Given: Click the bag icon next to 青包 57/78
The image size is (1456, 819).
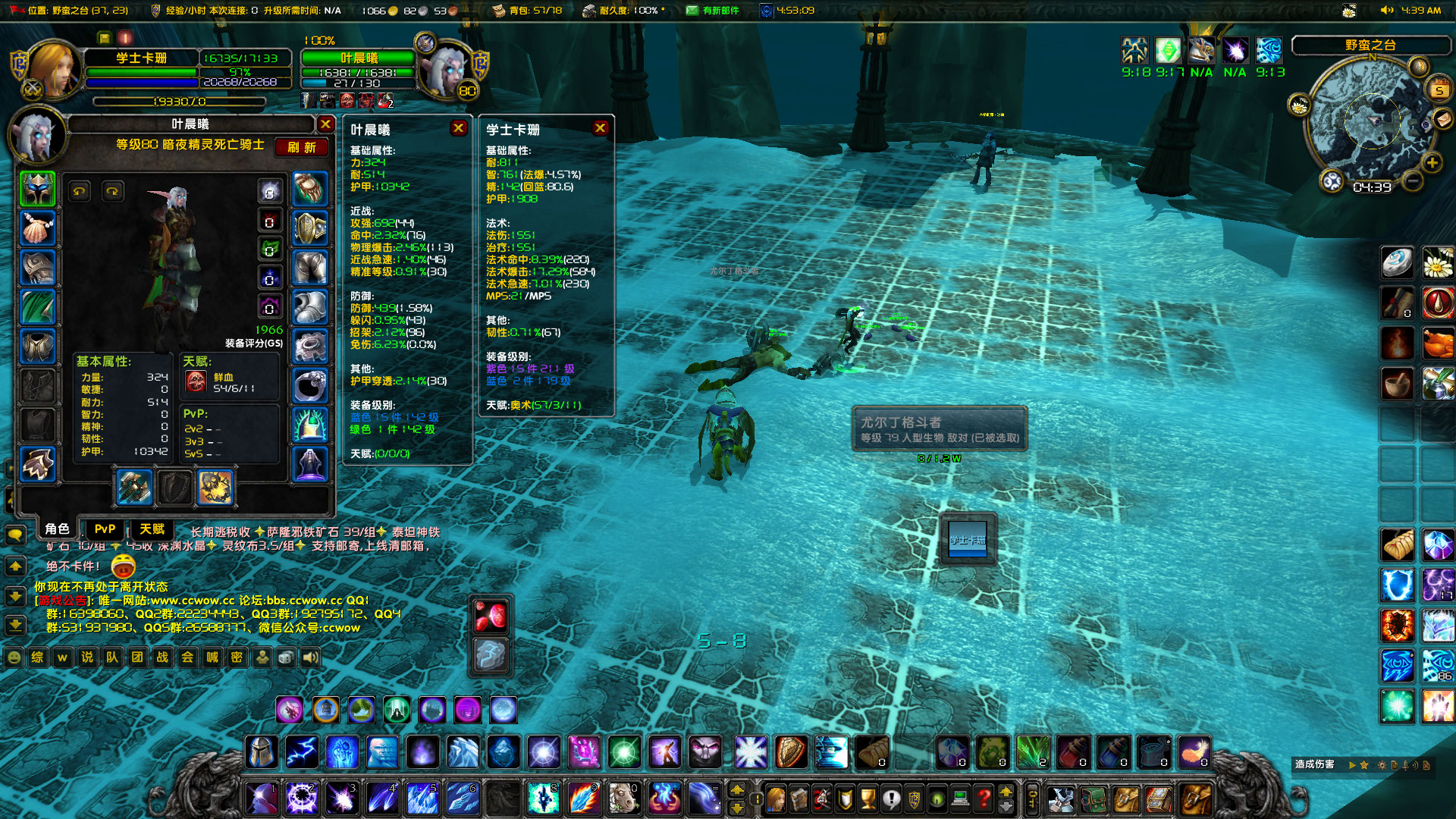Looking at the screenshot, I should [x=499, y=11].
